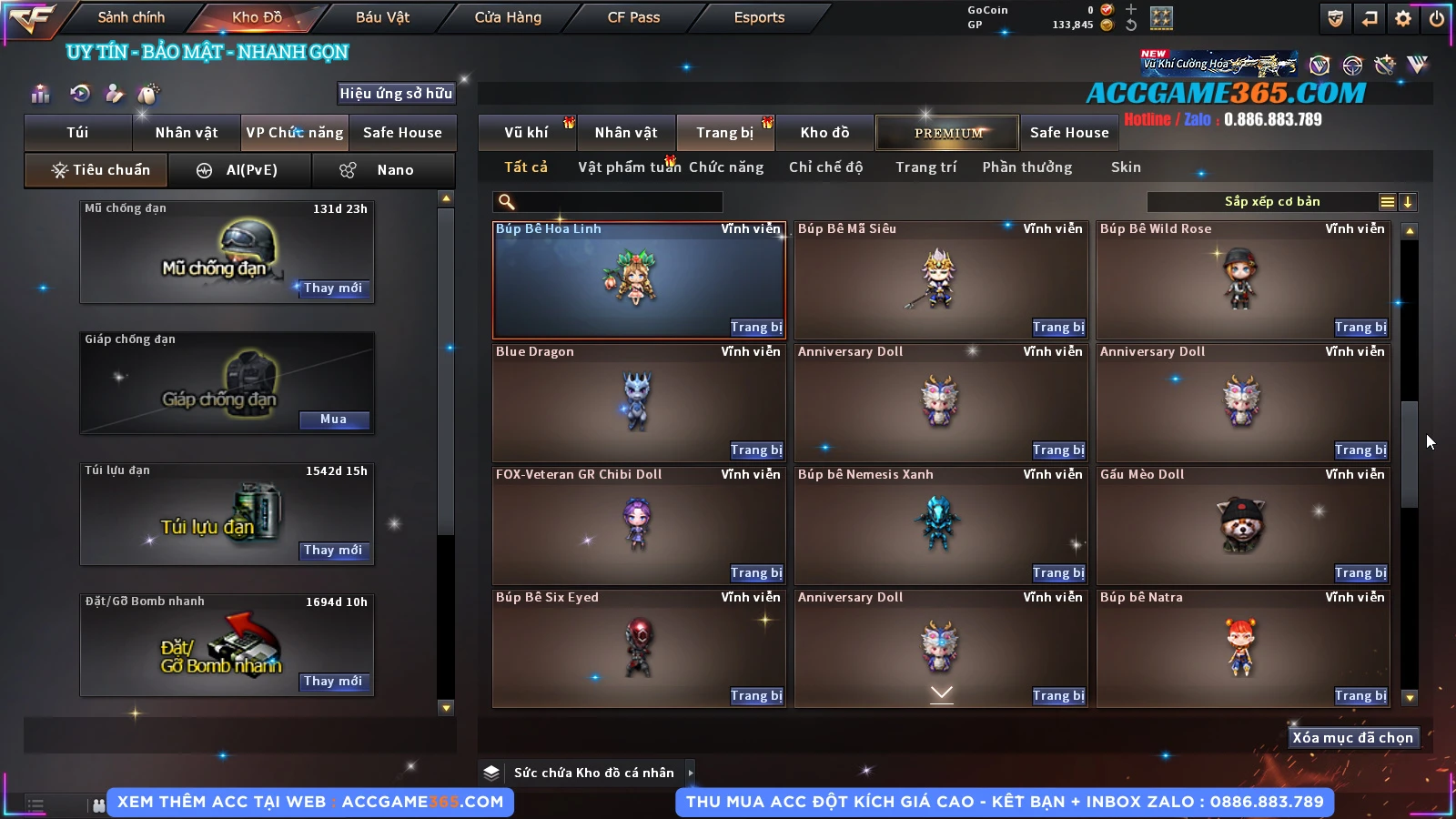Click the power exit icon

click(x=1437, y=18)
